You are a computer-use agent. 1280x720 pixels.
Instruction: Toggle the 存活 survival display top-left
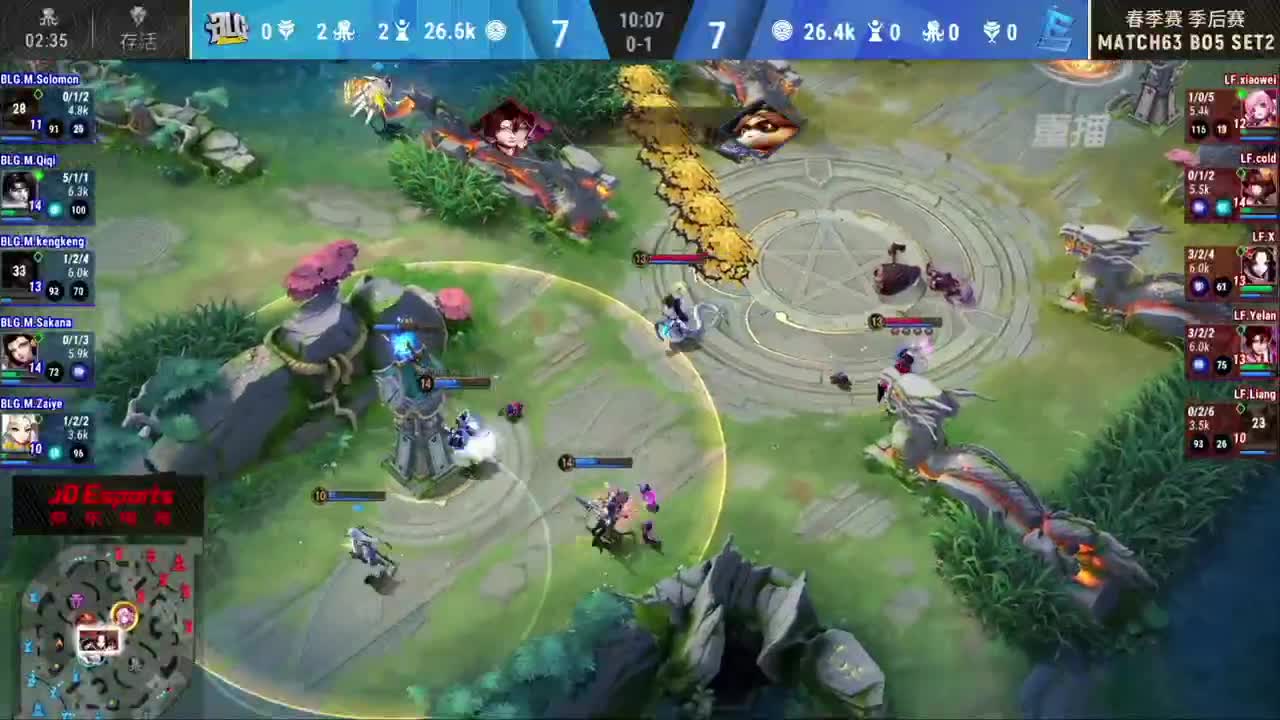click(137, 27)
